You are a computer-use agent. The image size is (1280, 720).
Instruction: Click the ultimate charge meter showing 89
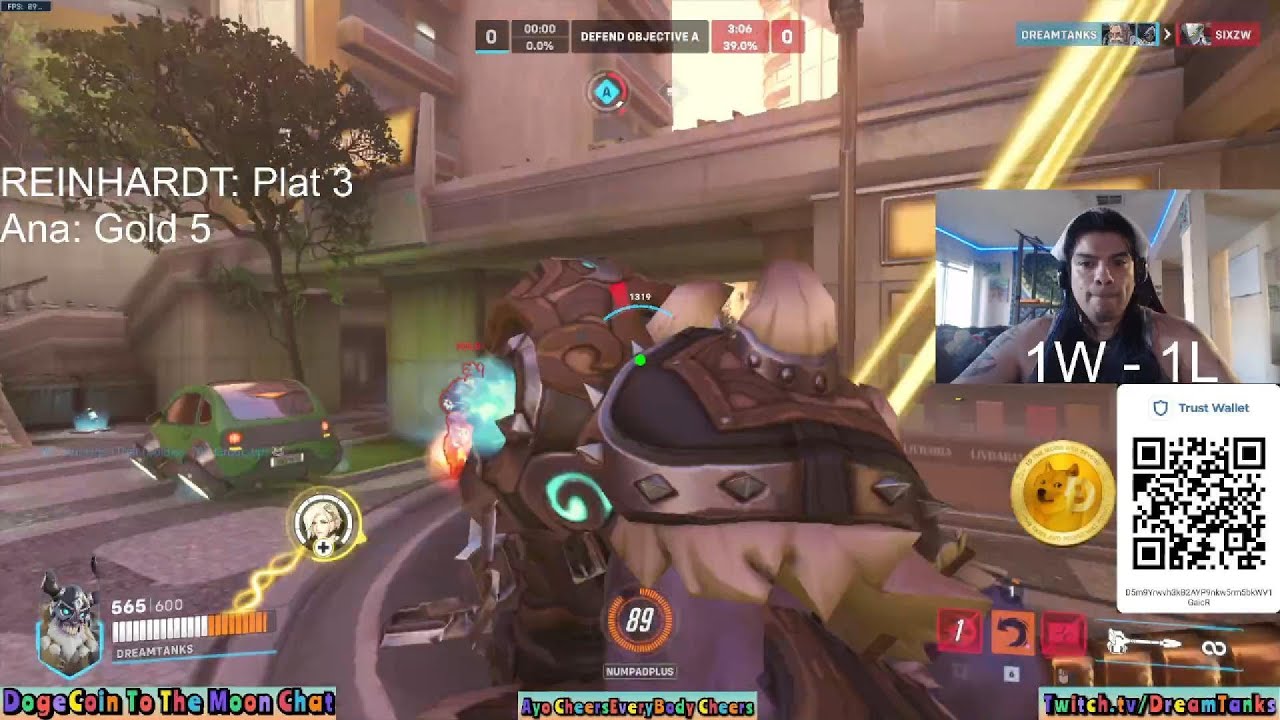click(640, 622)
